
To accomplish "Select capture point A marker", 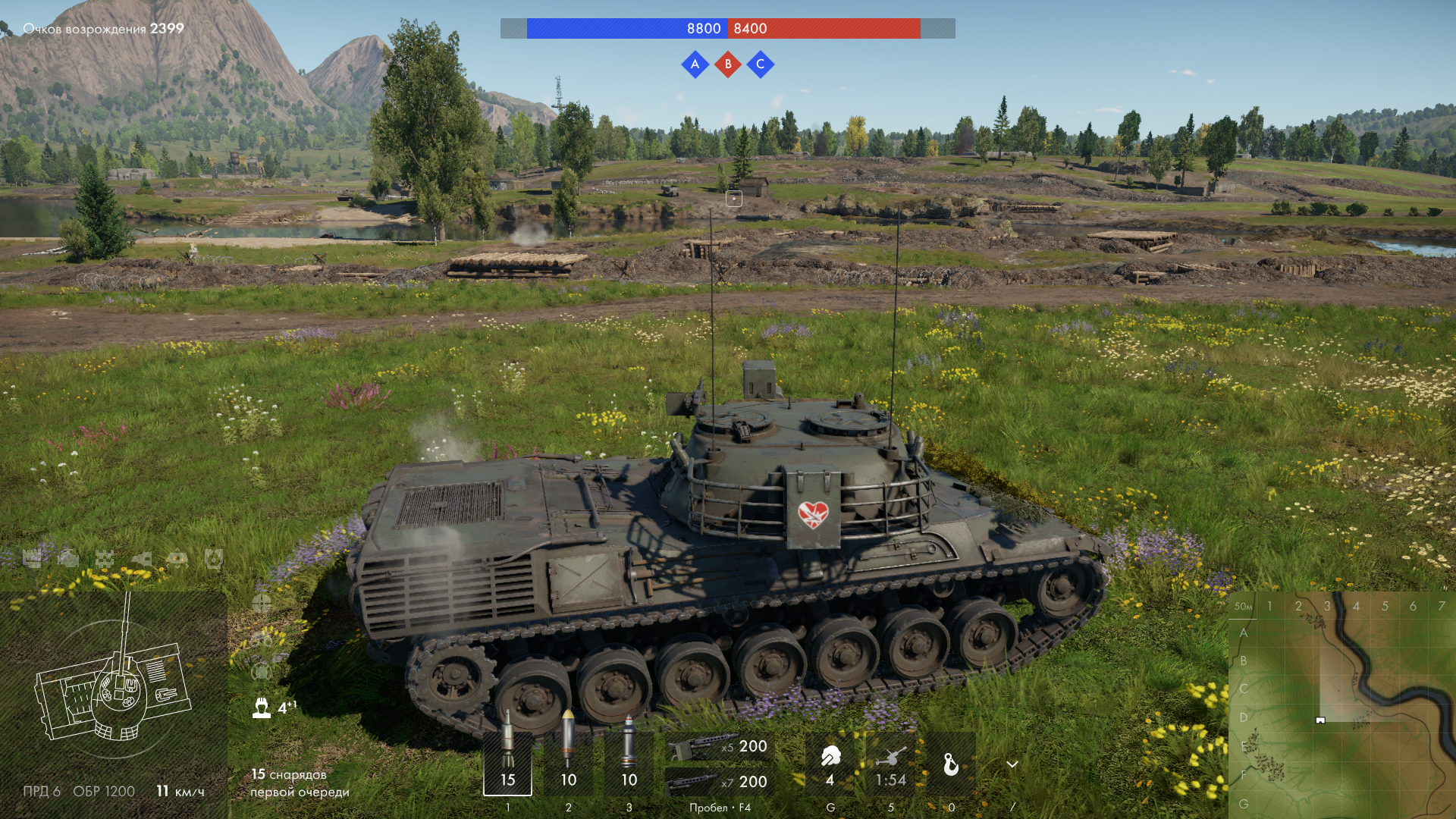I will 695,64.
